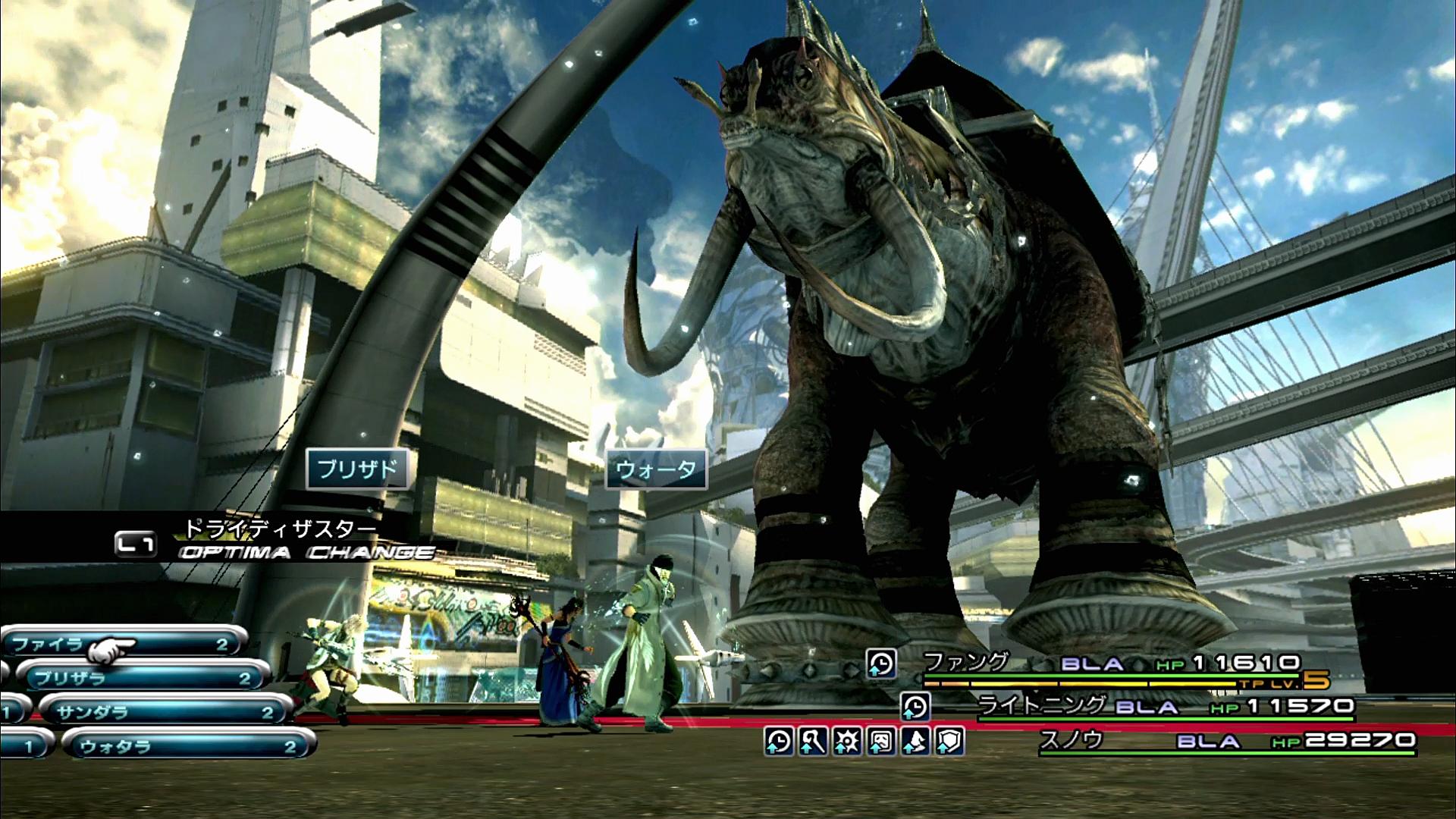
Task: Select party member スノウ's name
Action: tap(1071, 739)
